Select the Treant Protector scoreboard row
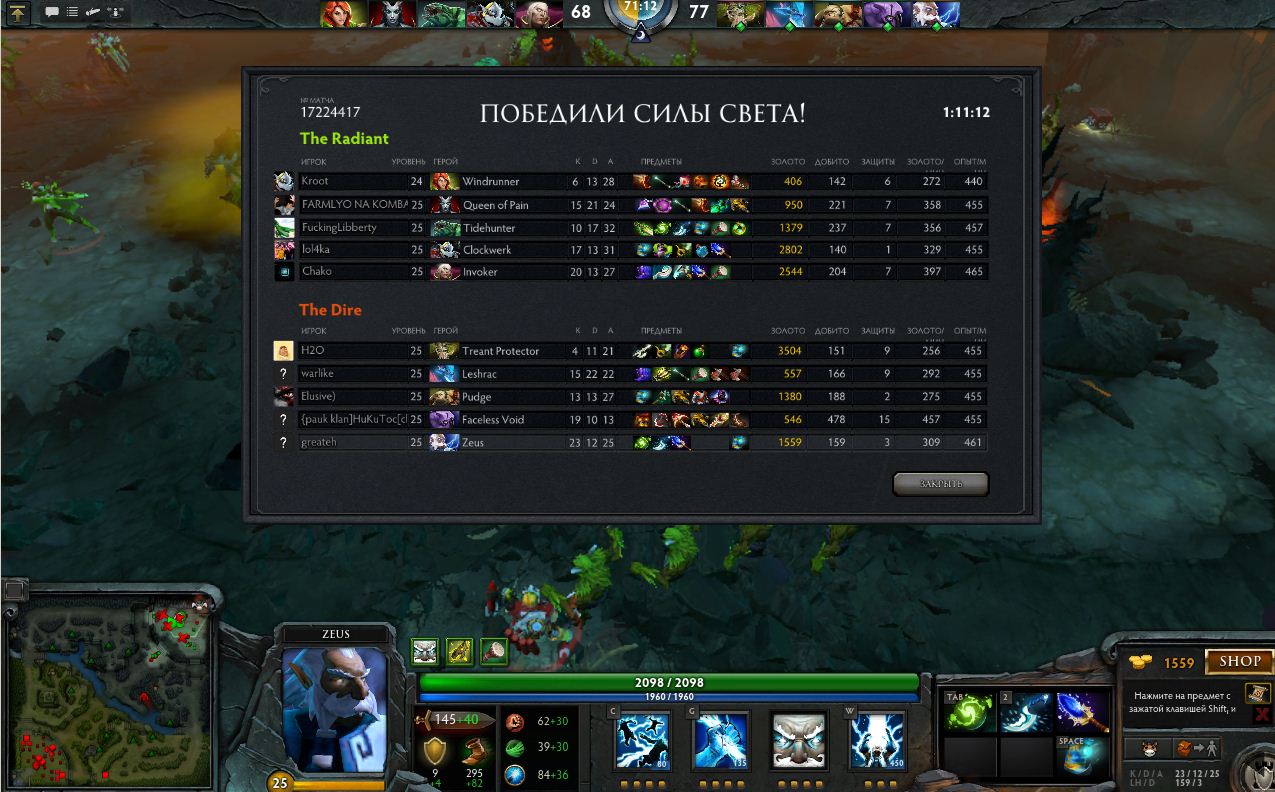 630,351
